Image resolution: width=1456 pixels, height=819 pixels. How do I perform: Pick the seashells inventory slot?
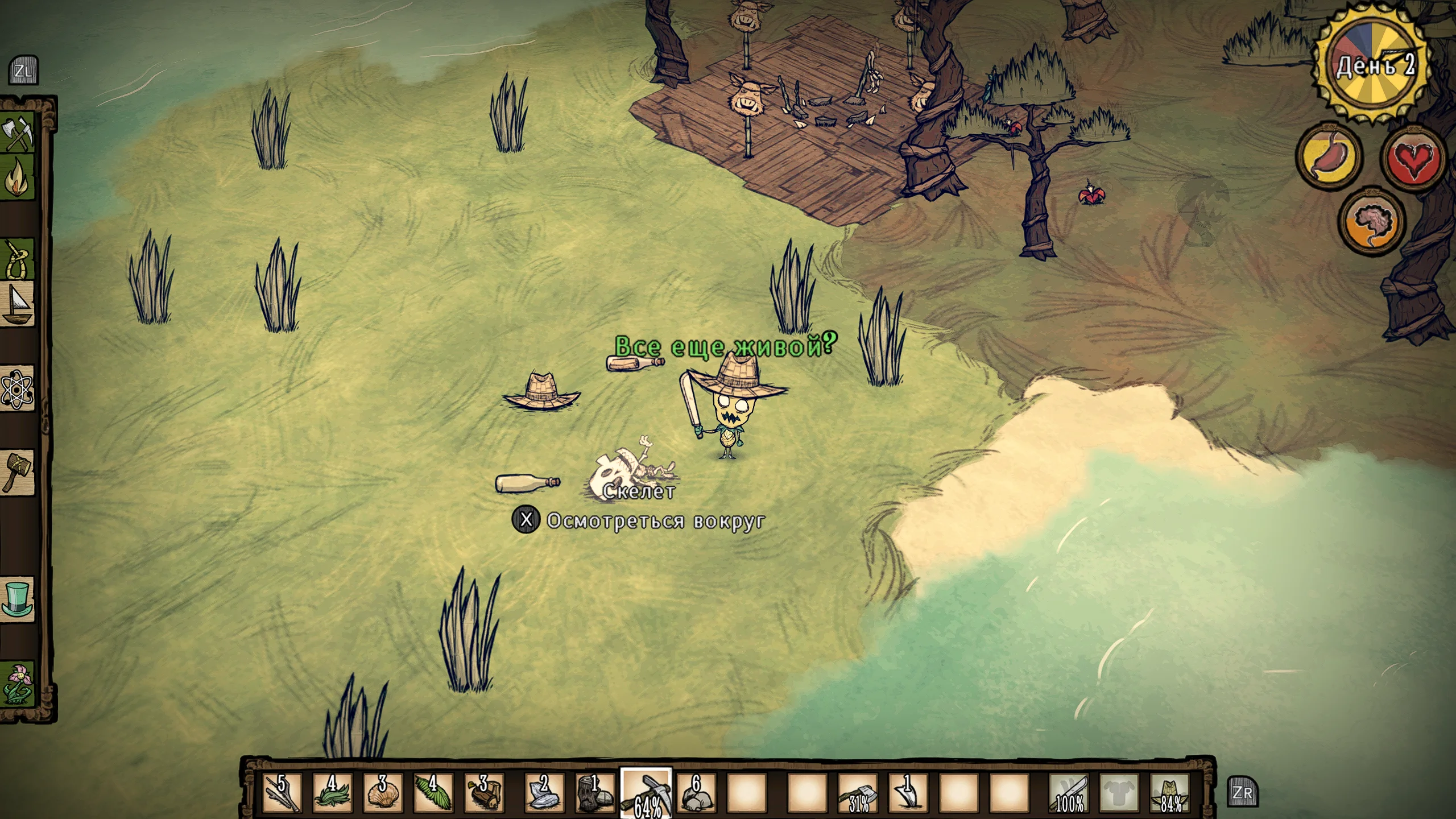pos(383,792)
